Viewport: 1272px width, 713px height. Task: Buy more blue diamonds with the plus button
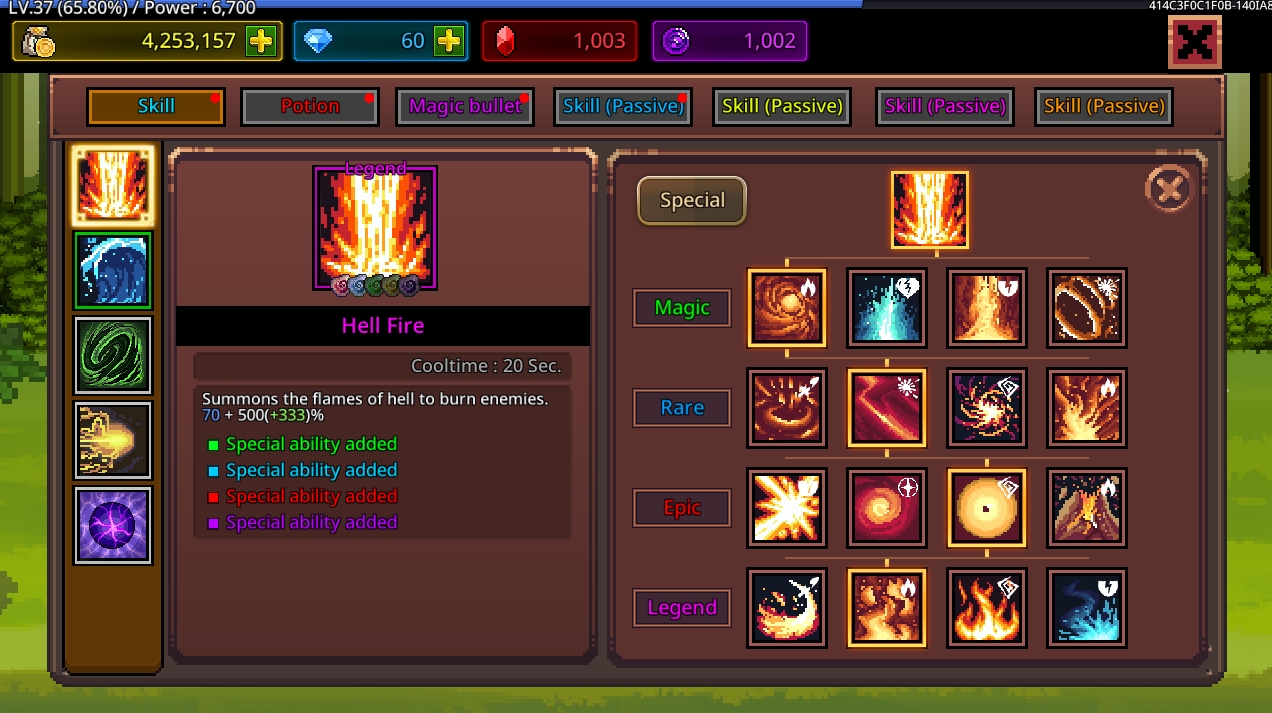click(447, 41)
